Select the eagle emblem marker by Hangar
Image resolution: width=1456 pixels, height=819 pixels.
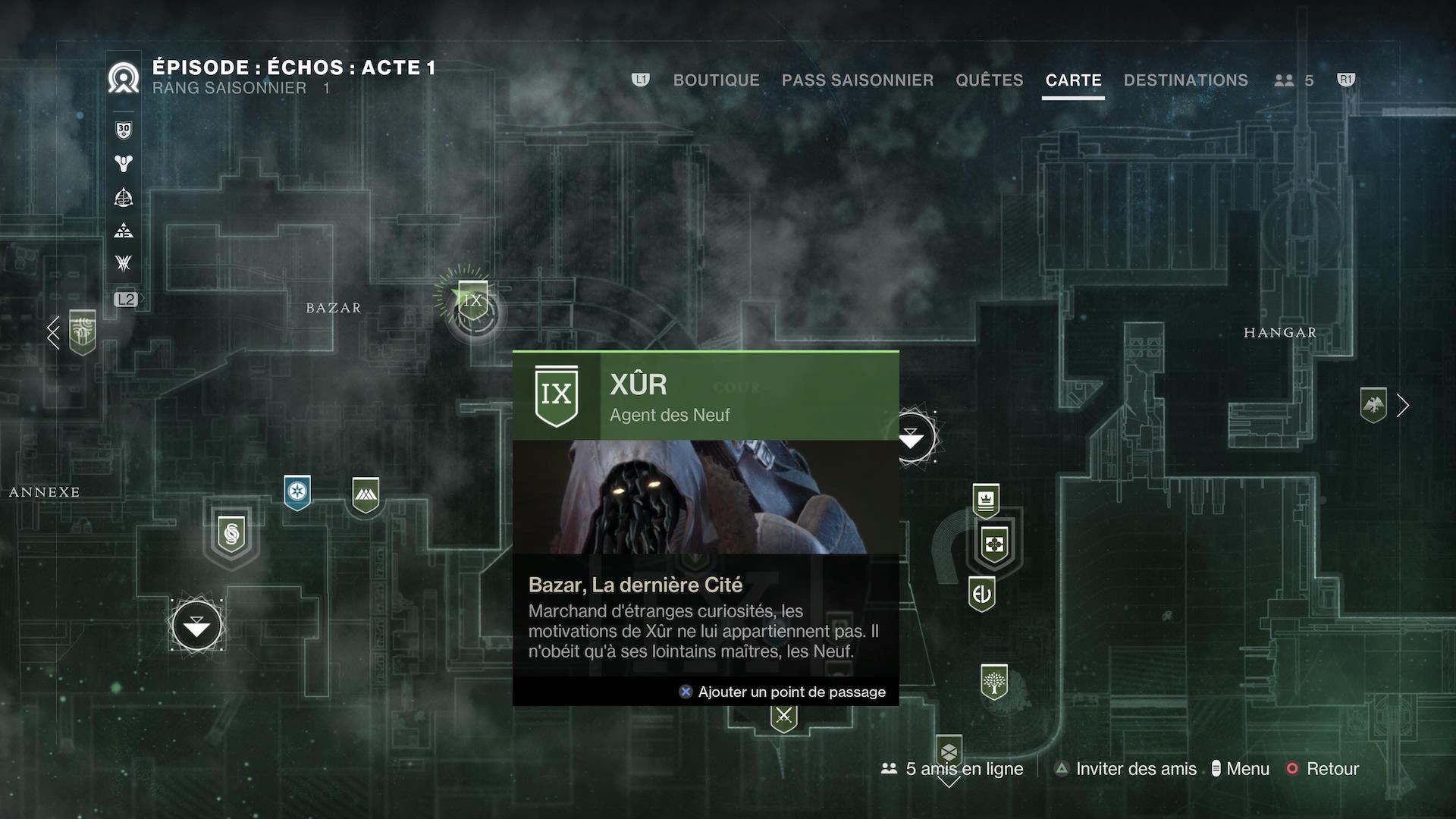[1373, 405]
